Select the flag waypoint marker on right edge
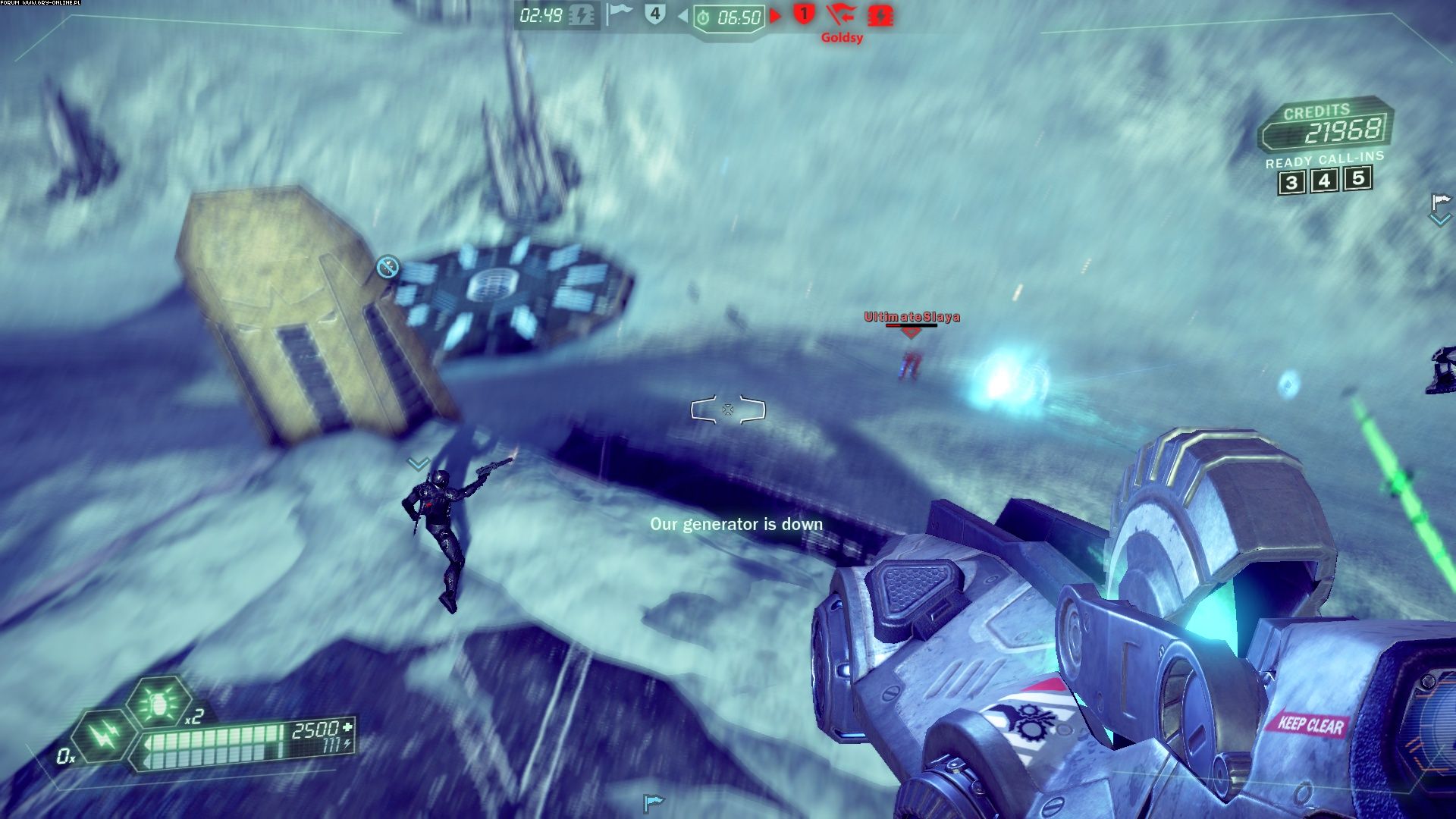The image size is (1456, 819). click(1439, 202)
